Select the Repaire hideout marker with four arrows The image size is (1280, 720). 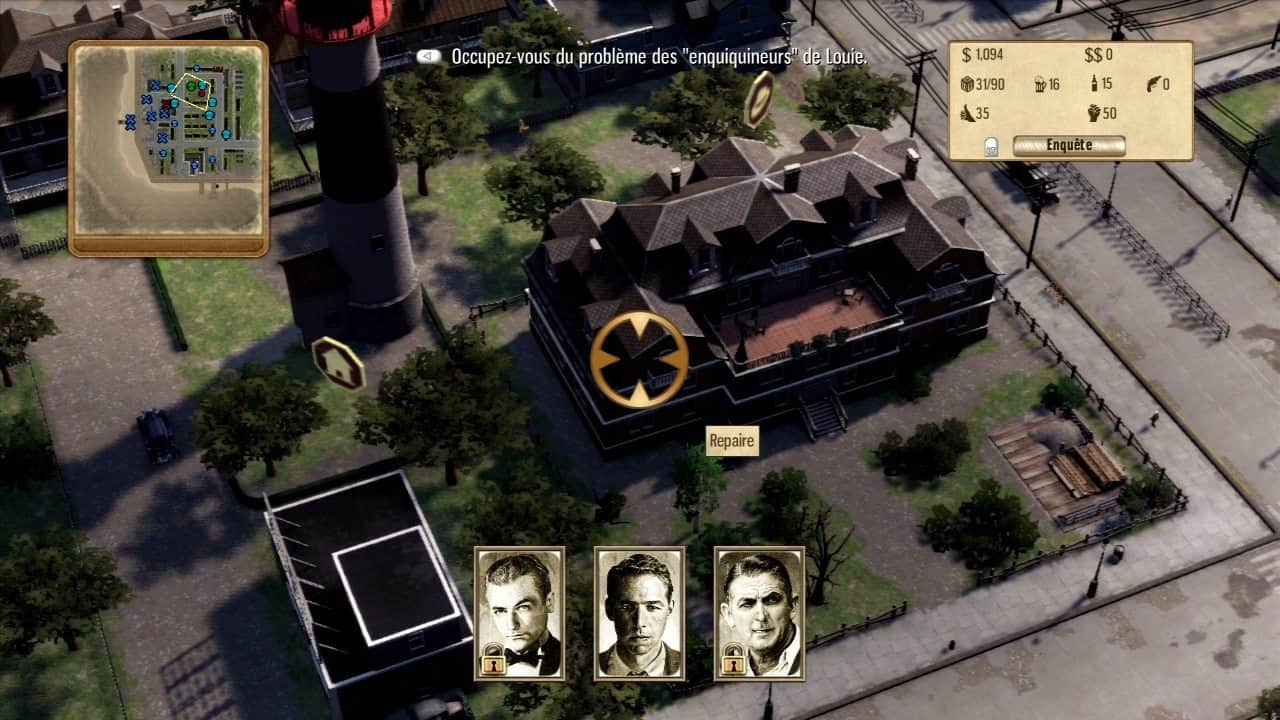639,359
